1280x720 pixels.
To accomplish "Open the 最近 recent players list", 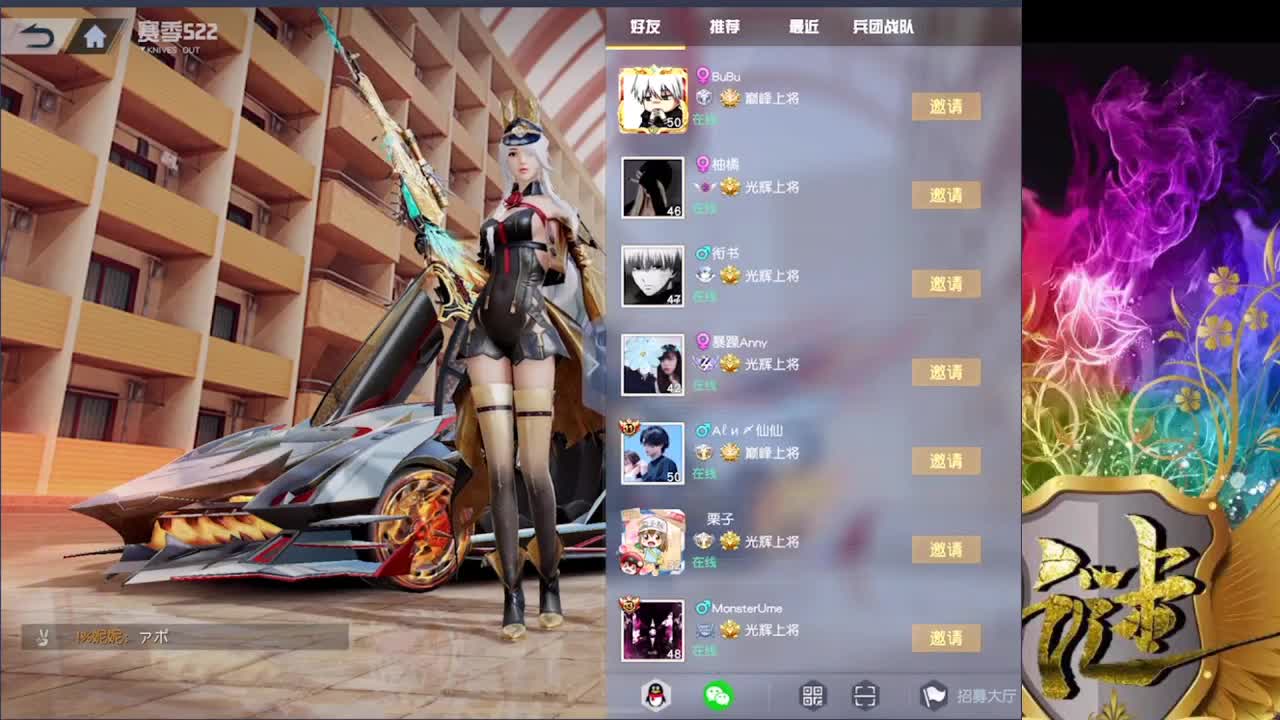I will click(x=805, y=28).
